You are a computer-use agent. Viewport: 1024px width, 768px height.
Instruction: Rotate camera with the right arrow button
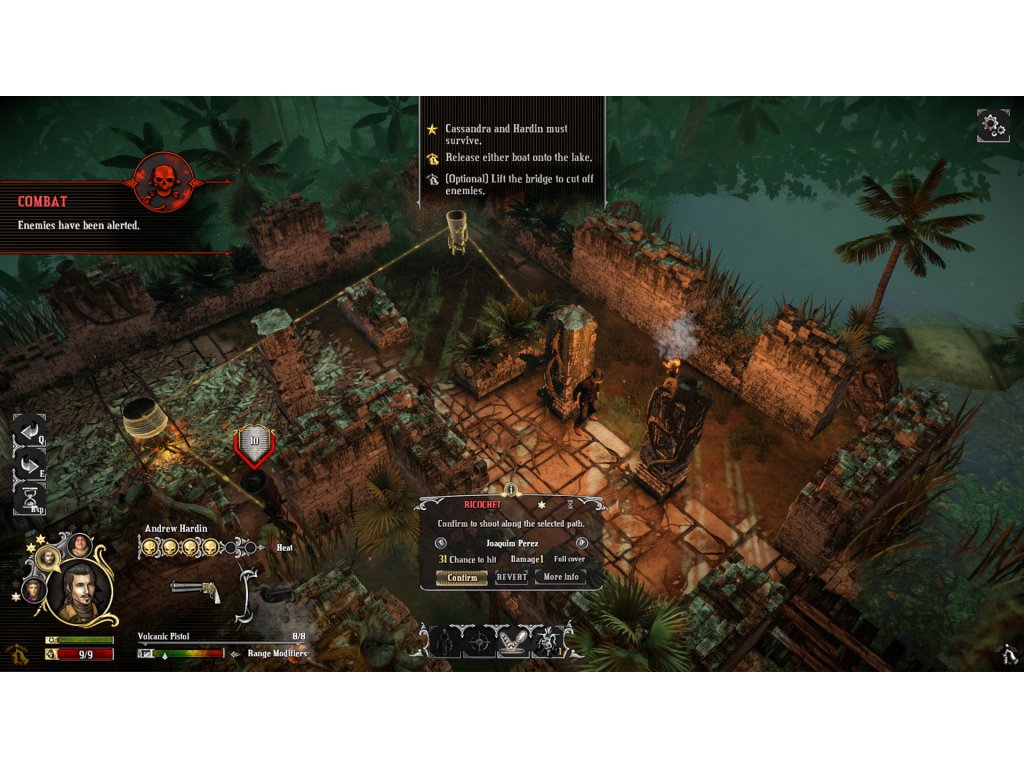[30, 464]
